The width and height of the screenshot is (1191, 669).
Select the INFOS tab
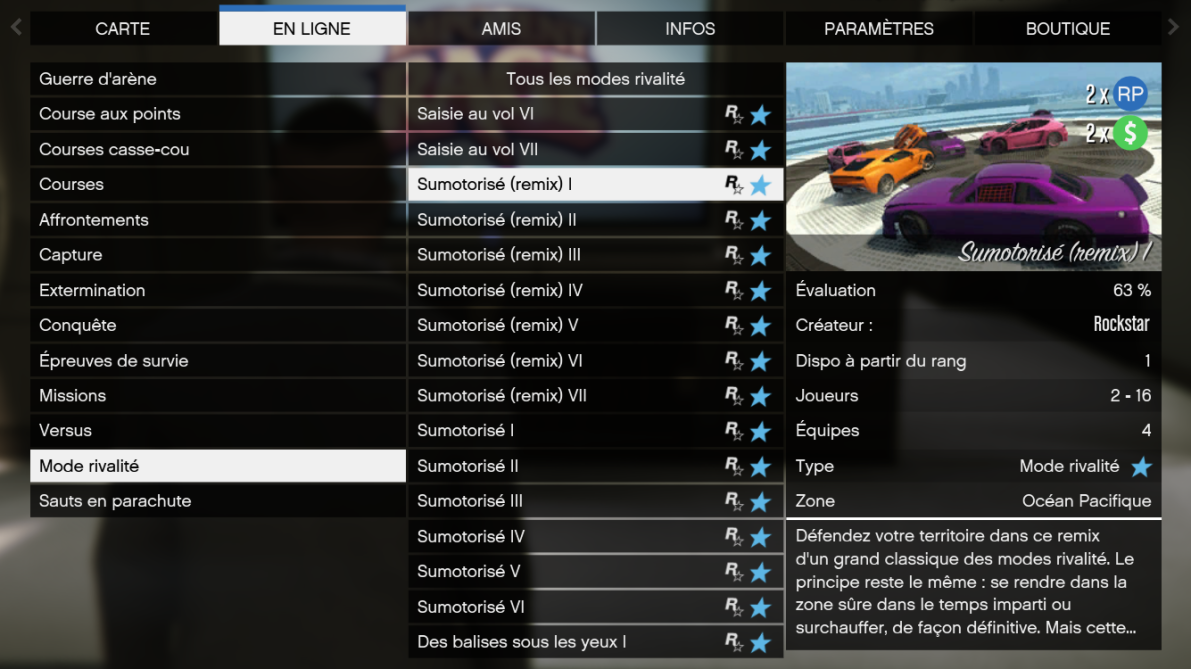tap(690, 29)
